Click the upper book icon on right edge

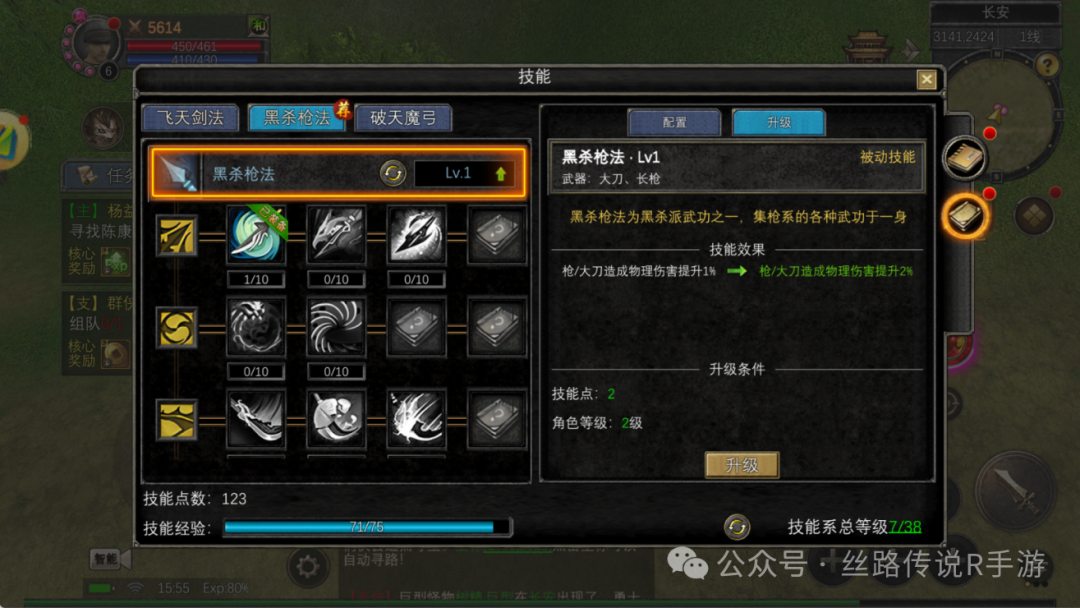coord(965,157)
